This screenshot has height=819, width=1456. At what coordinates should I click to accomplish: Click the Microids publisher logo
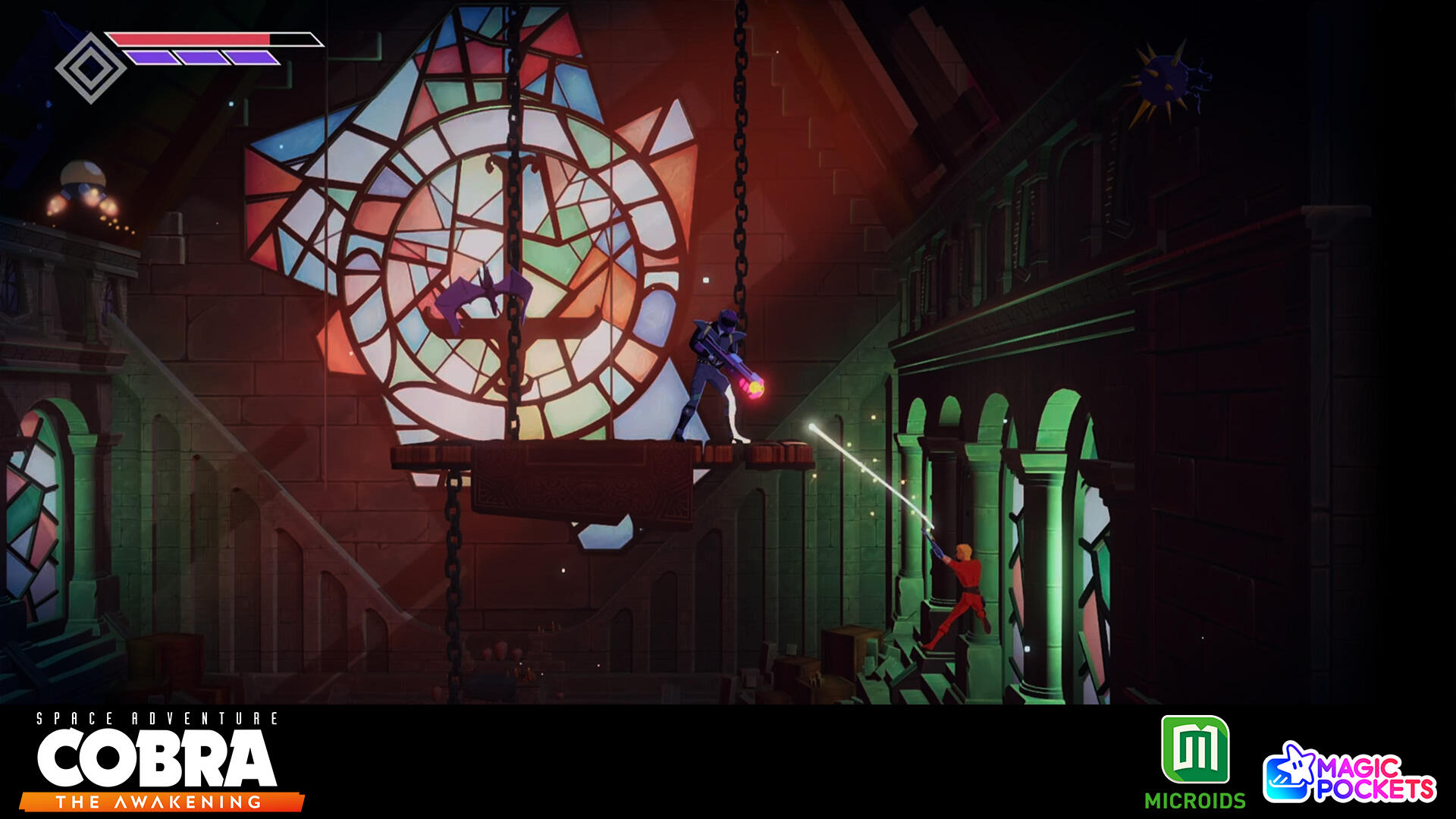(1194, 761)
